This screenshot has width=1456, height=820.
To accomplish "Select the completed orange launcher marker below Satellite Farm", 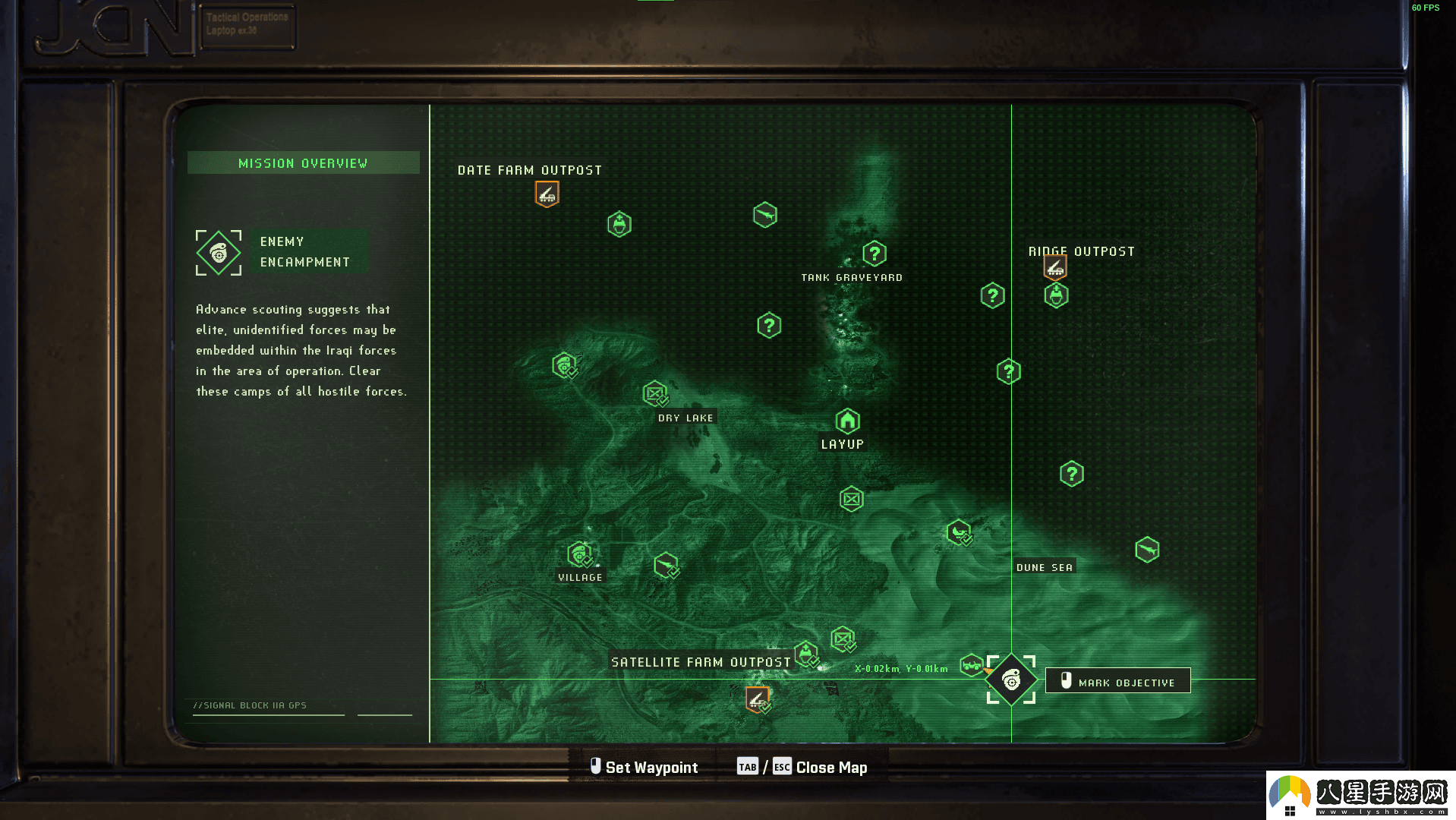I will coord(757,699).
